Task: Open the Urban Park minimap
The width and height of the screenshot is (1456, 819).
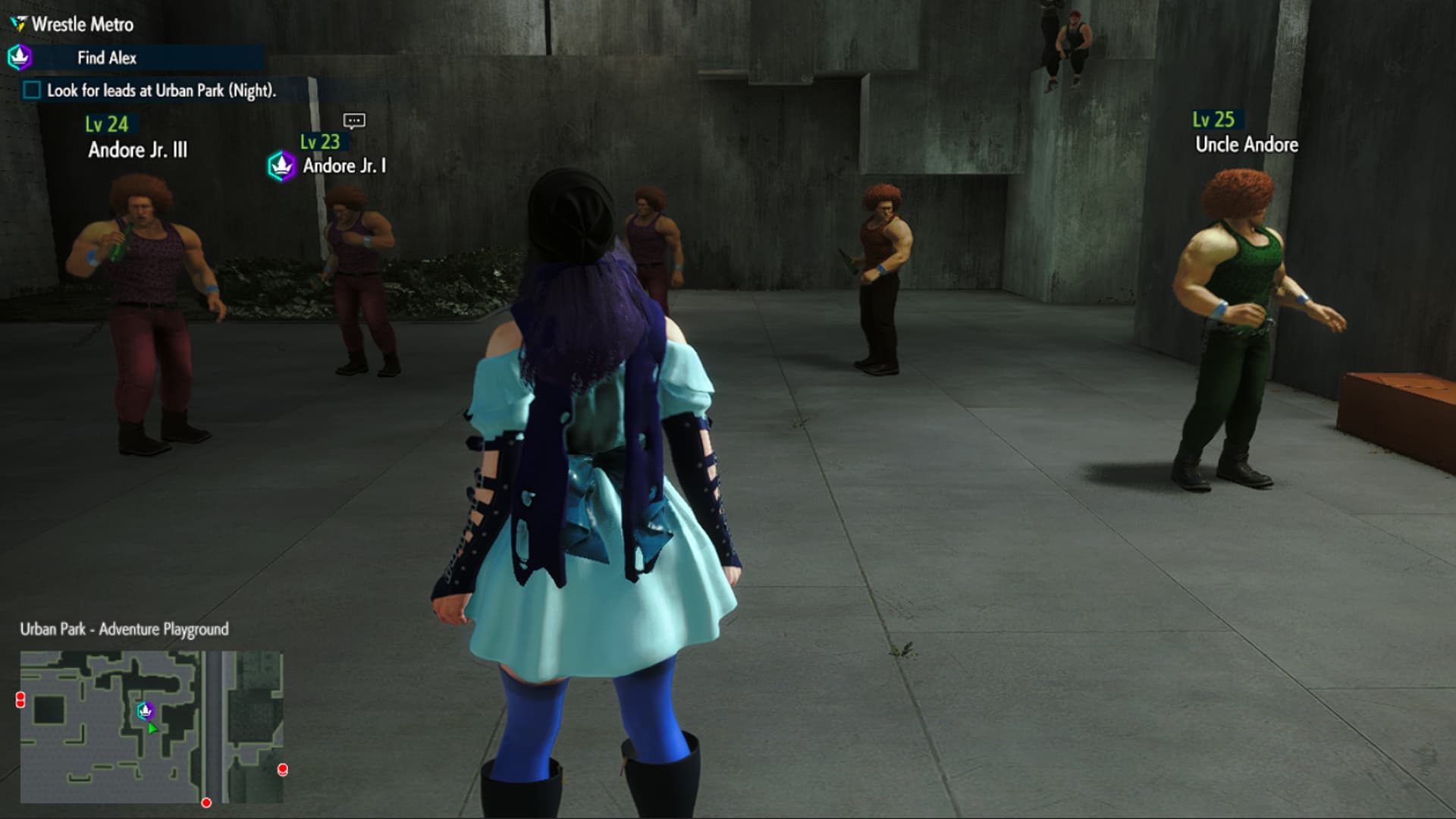Action: (x=151, y=726)
